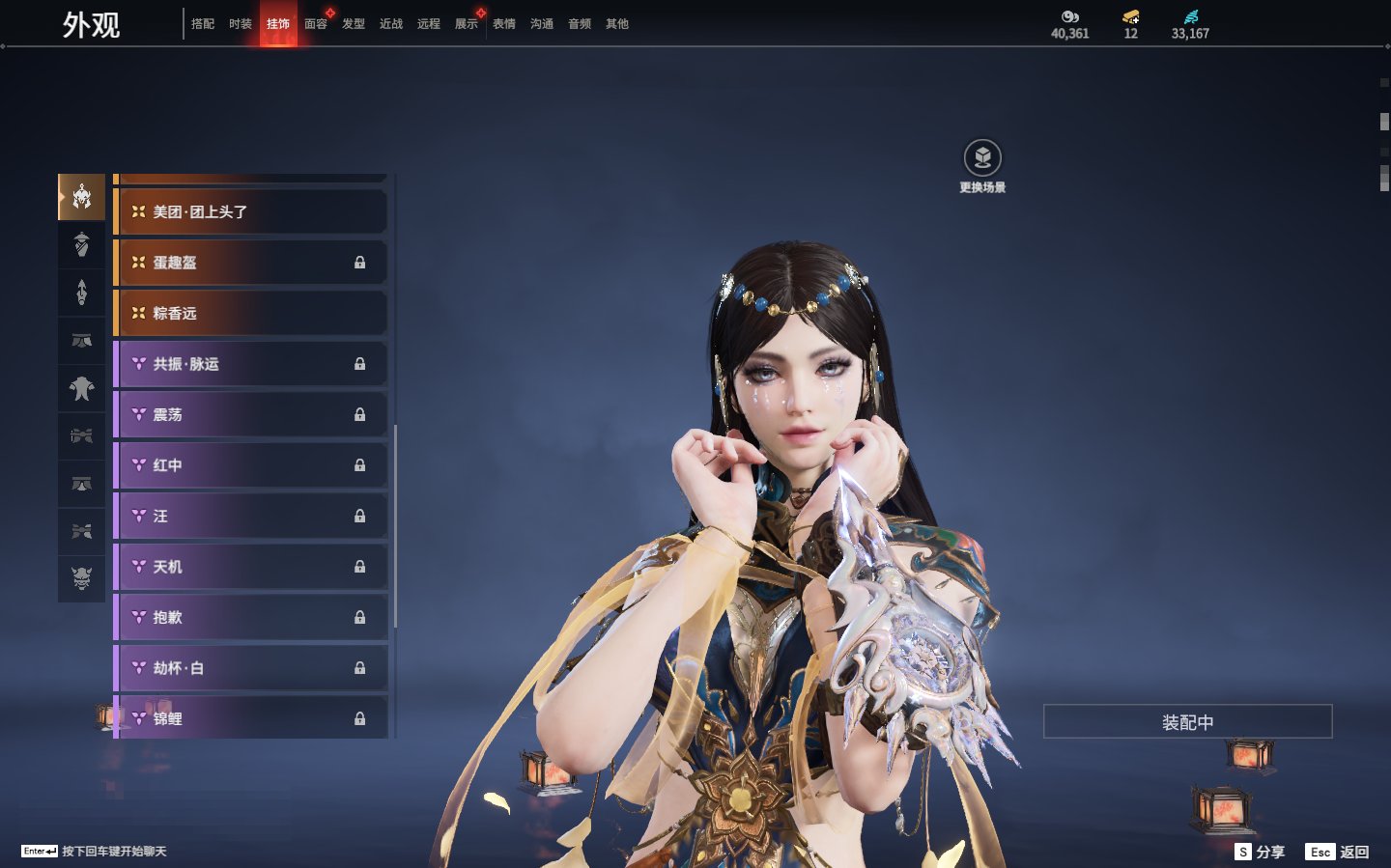Choose the 天机 accessory row
This screenshot has width=1391, height=868.
click(x=251, y=567)
